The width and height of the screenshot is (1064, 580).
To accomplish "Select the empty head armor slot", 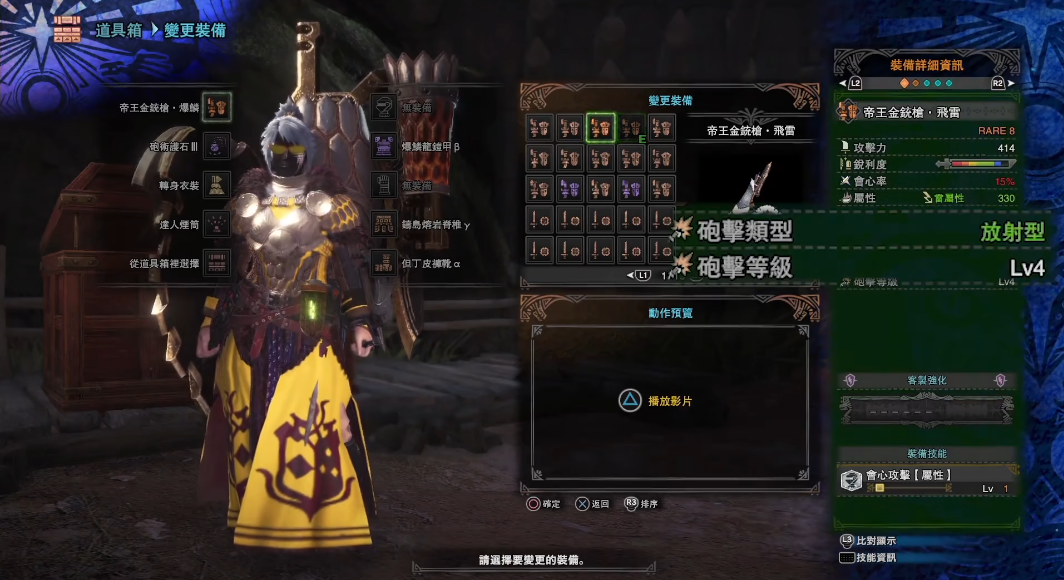I will click(384, 106).
